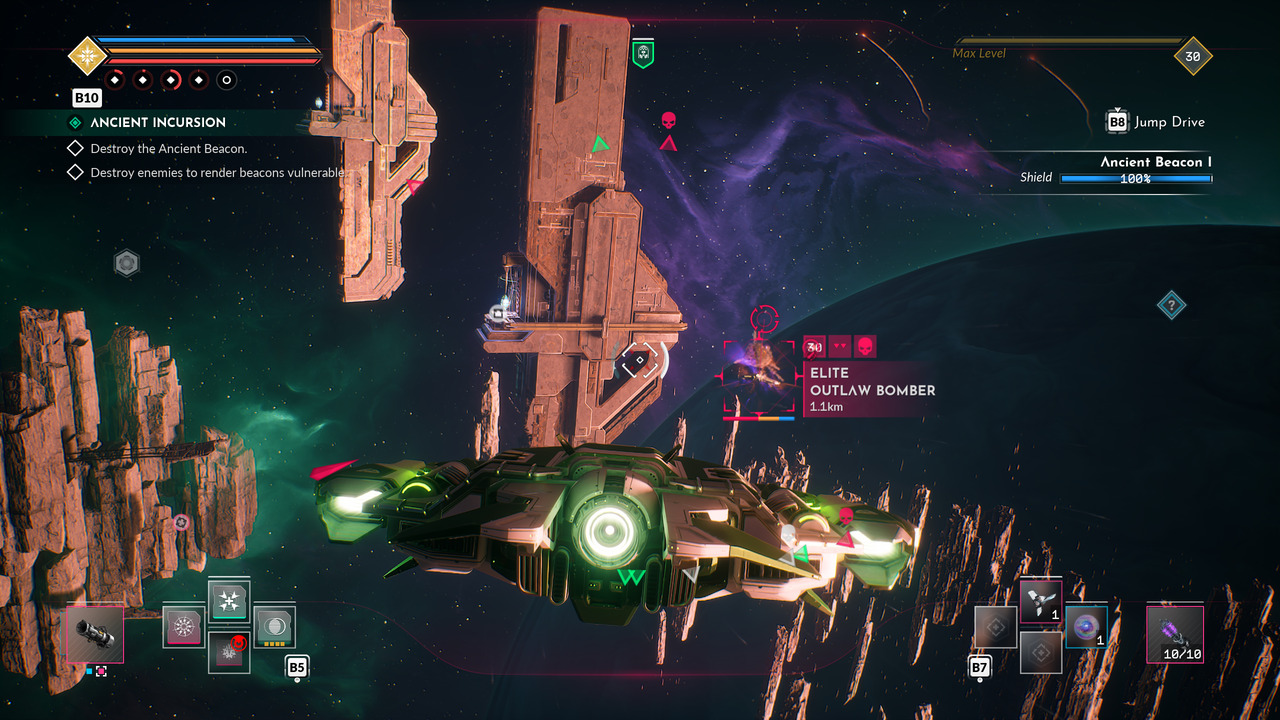Viewport: 1280px width, 720px height.
Task: Select the device on cooldown
Action: pos(229,652)
